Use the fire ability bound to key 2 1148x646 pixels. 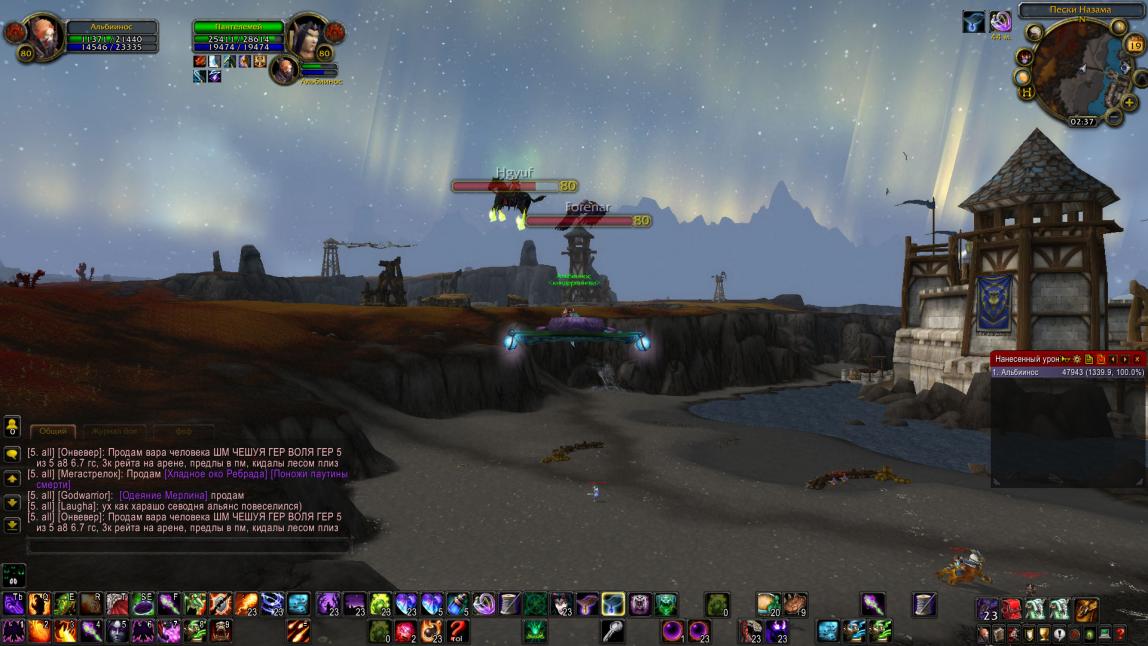click(39, 631)
